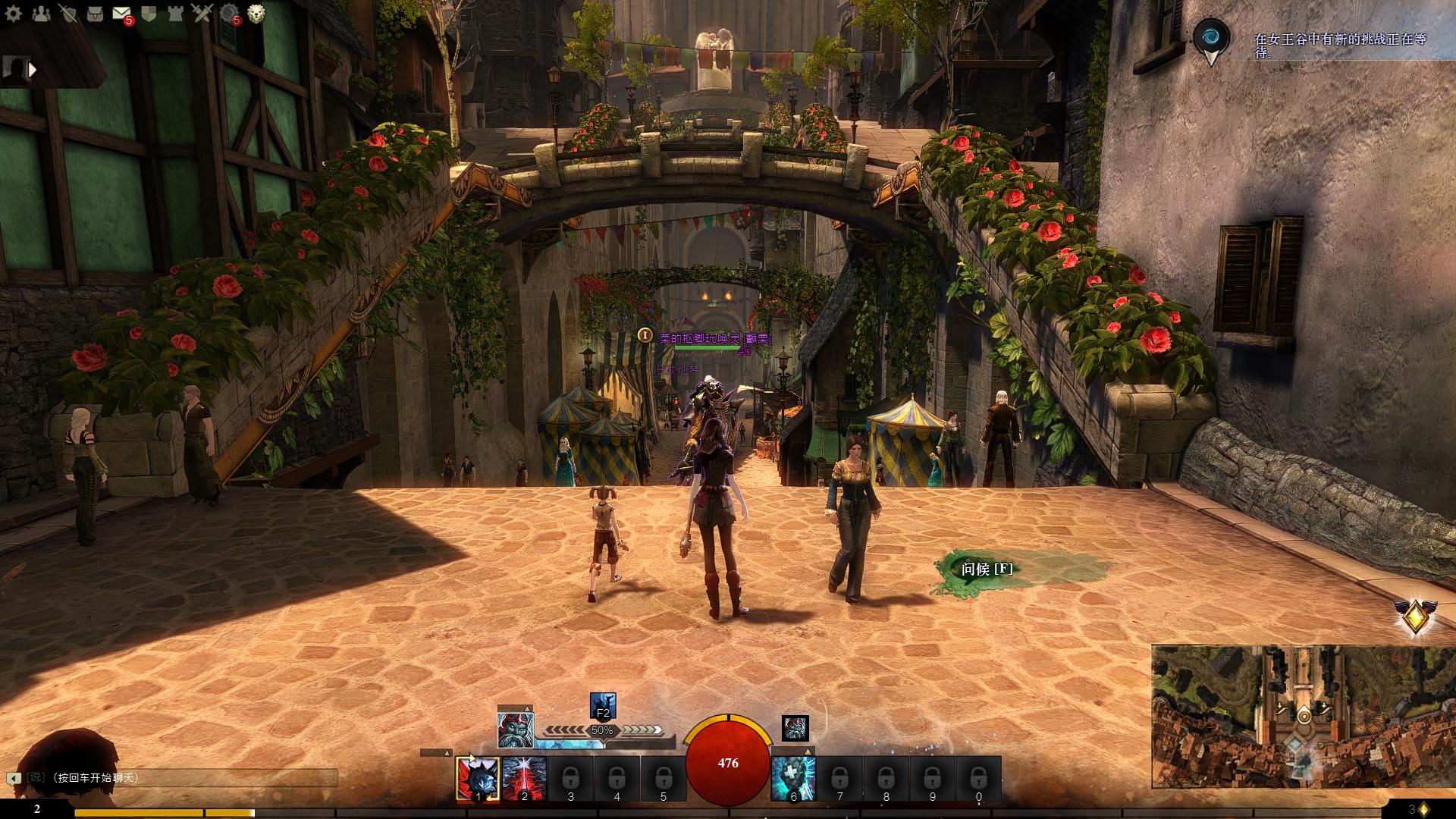Activate the healing skill in slot 6
This screenshot has height=819, width=1456.
click(793, 779)
